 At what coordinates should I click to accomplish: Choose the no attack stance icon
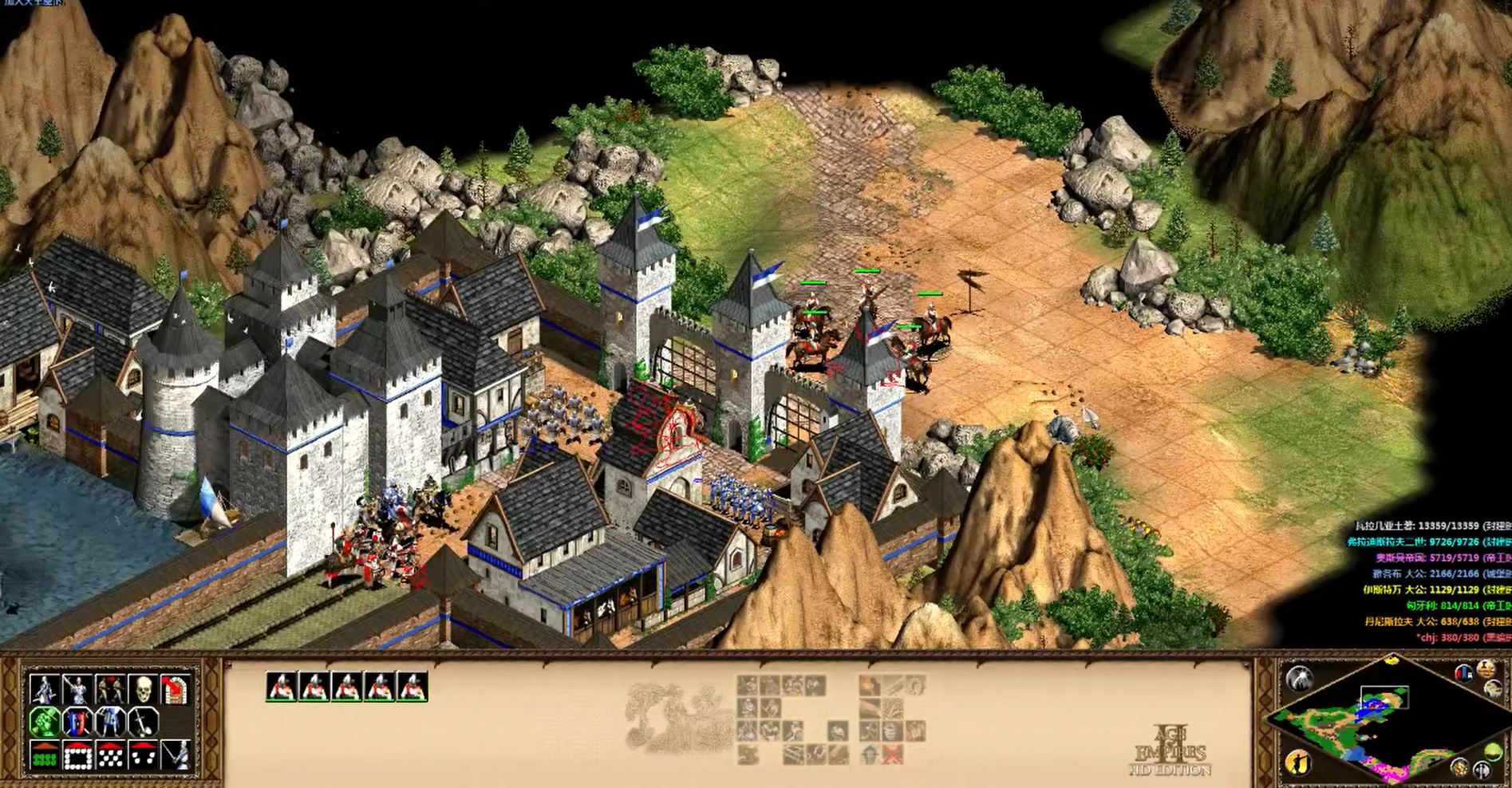click(x=144, y=722)
